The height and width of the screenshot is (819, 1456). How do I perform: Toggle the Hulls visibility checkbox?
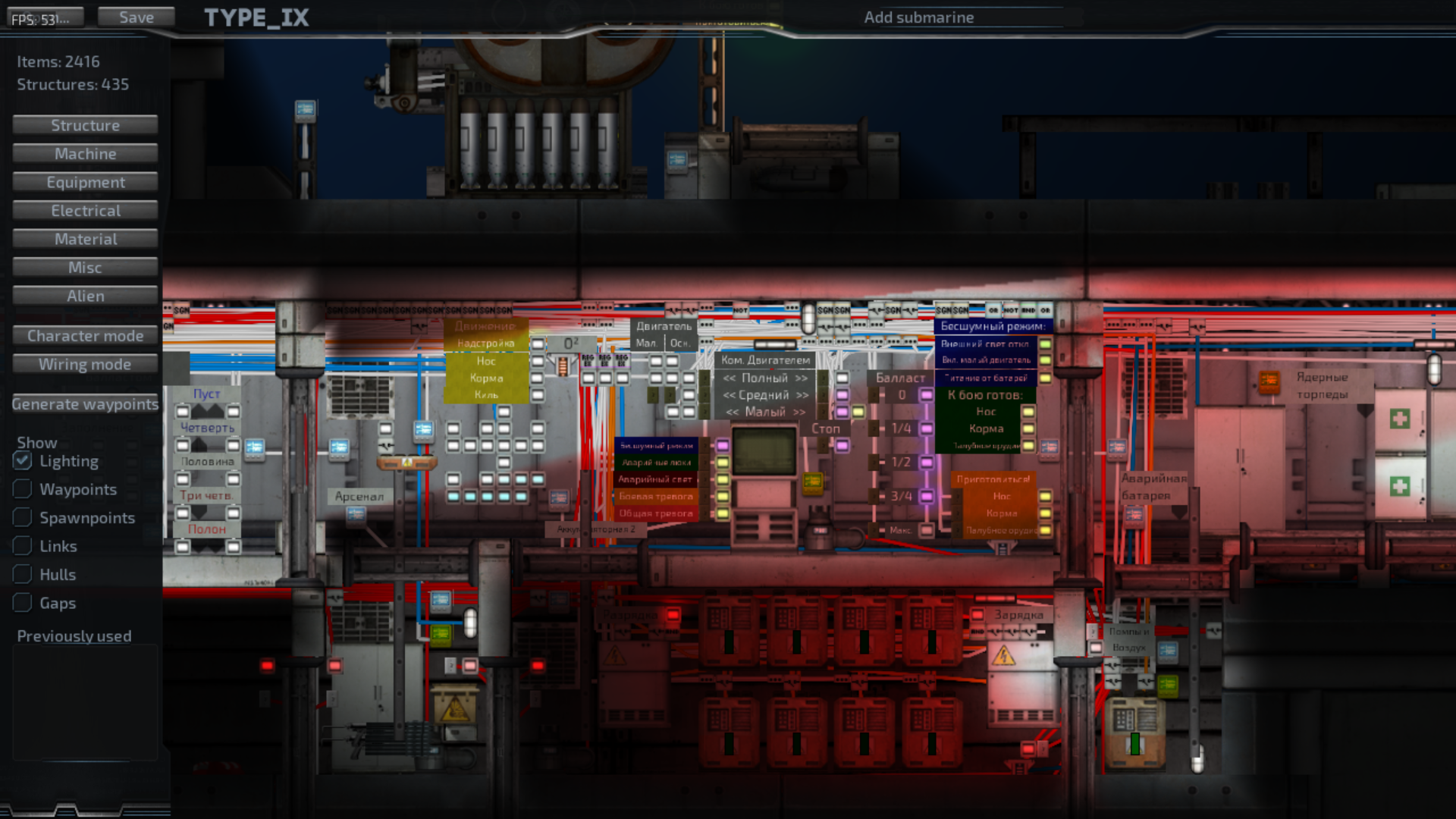(22, 574)
